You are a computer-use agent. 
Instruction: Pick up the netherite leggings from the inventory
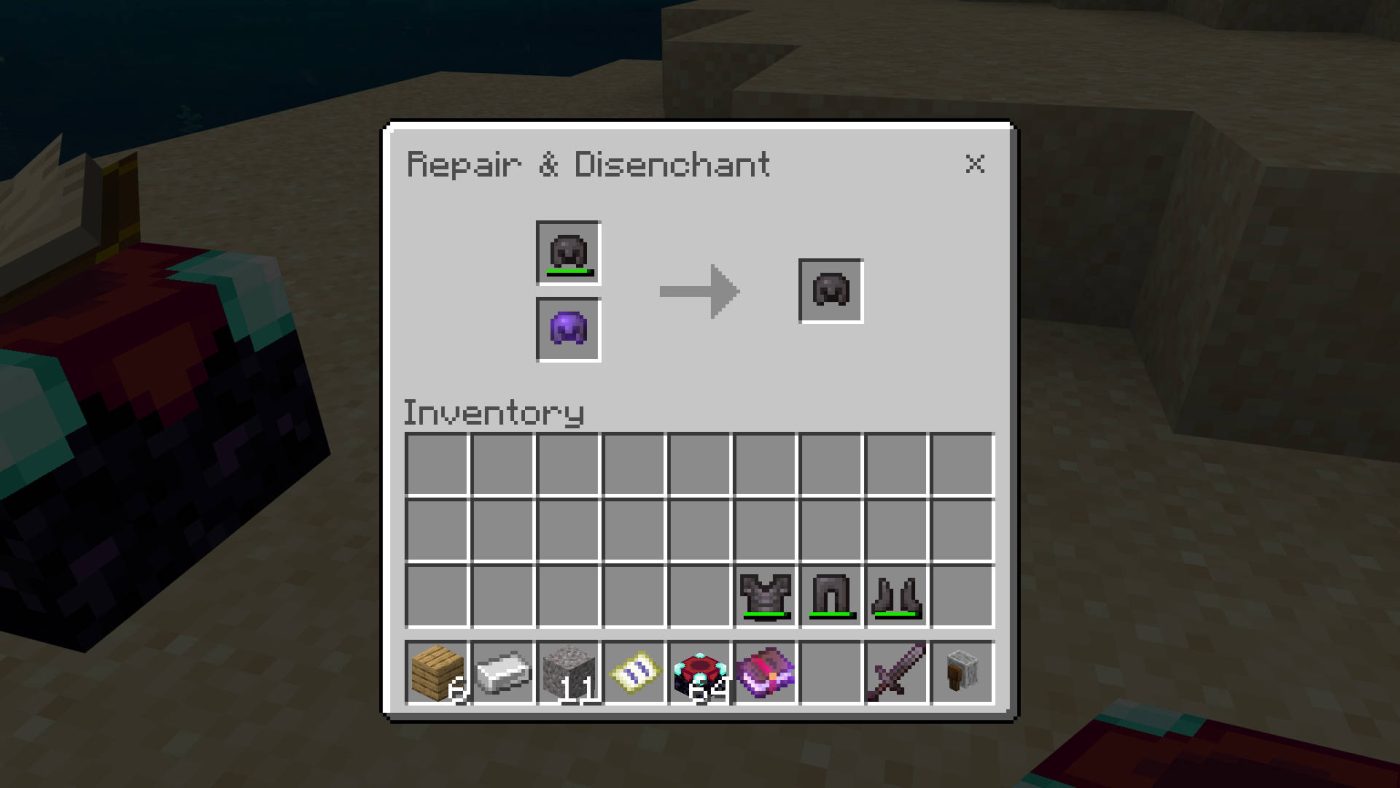point(831,597)
